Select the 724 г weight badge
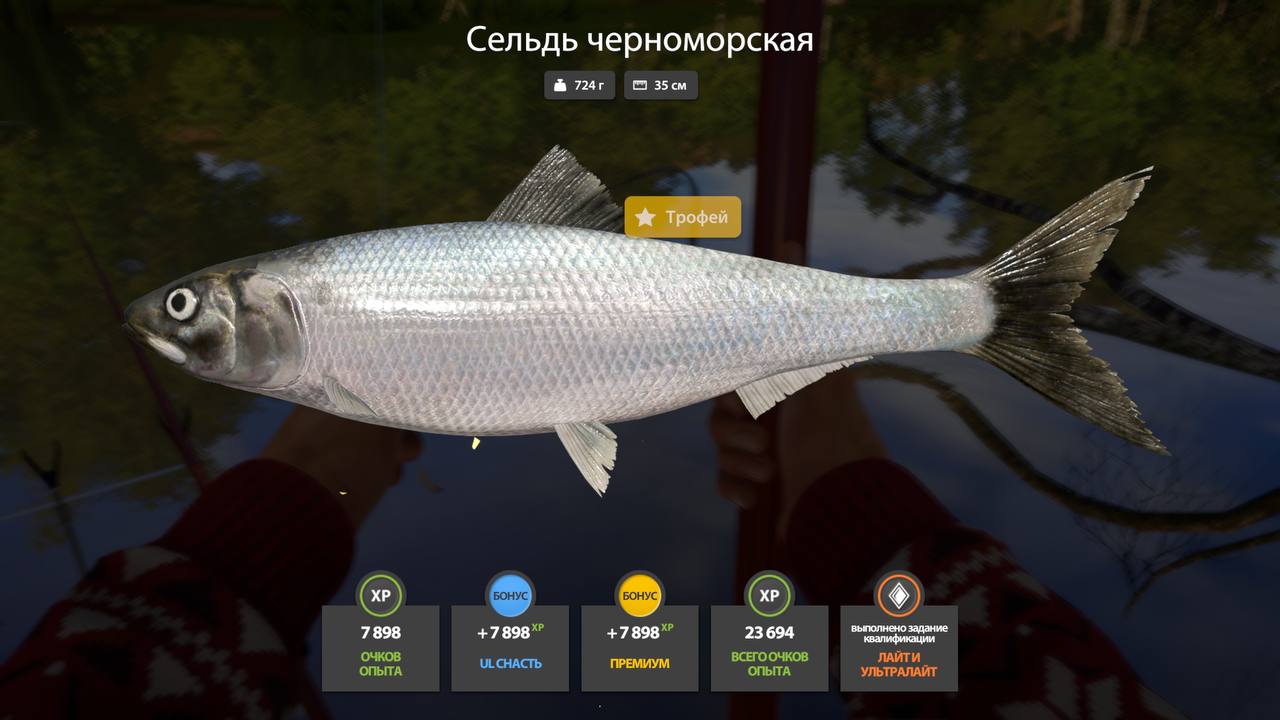This screenshot has width=1280, height=720. tap(579, 86)
